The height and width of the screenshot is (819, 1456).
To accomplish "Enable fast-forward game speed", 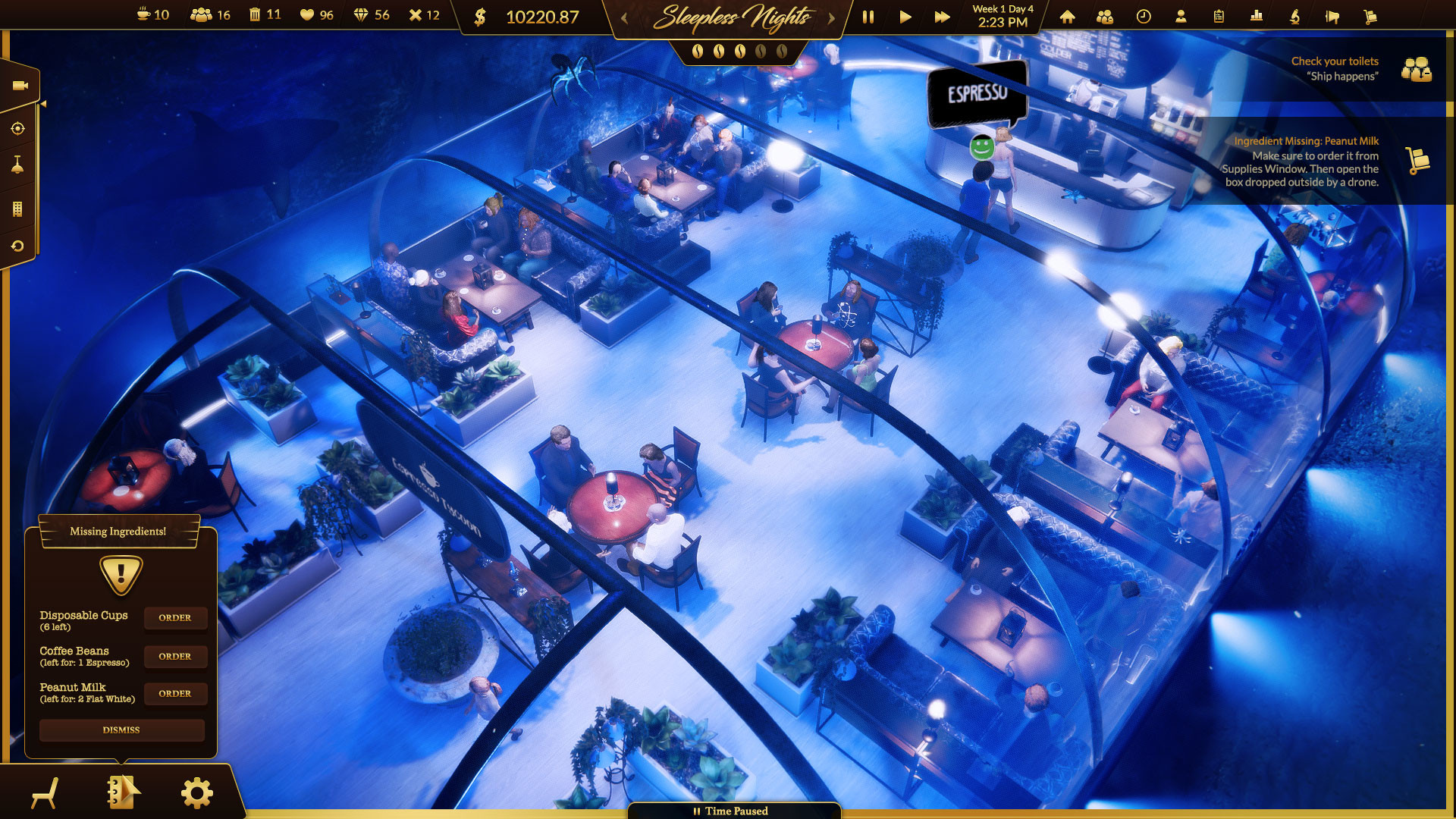I will [942, 16].
